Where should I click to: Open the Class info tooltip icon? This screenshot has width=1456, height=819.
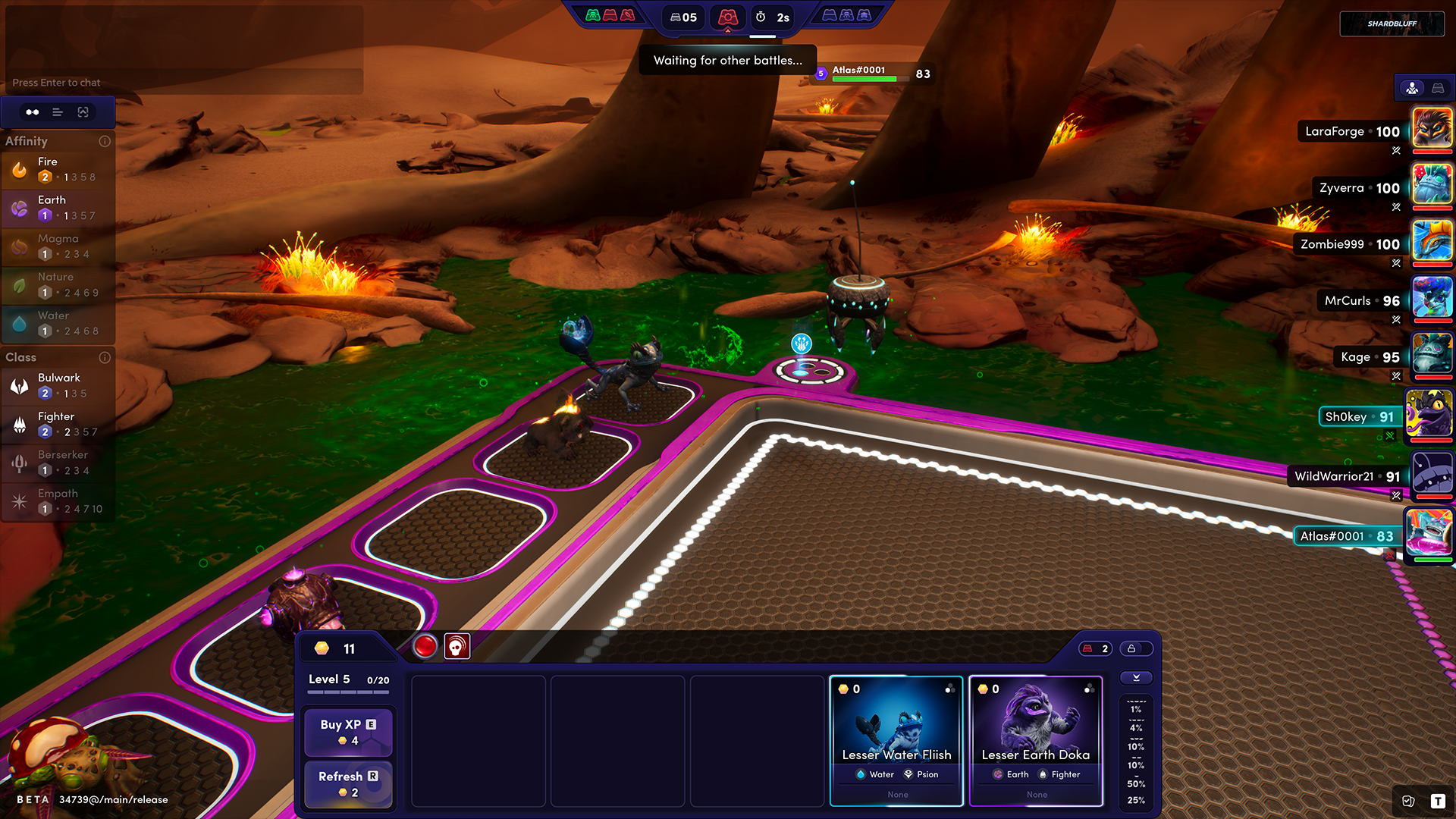pyautogui.click(x=105, y=357)
